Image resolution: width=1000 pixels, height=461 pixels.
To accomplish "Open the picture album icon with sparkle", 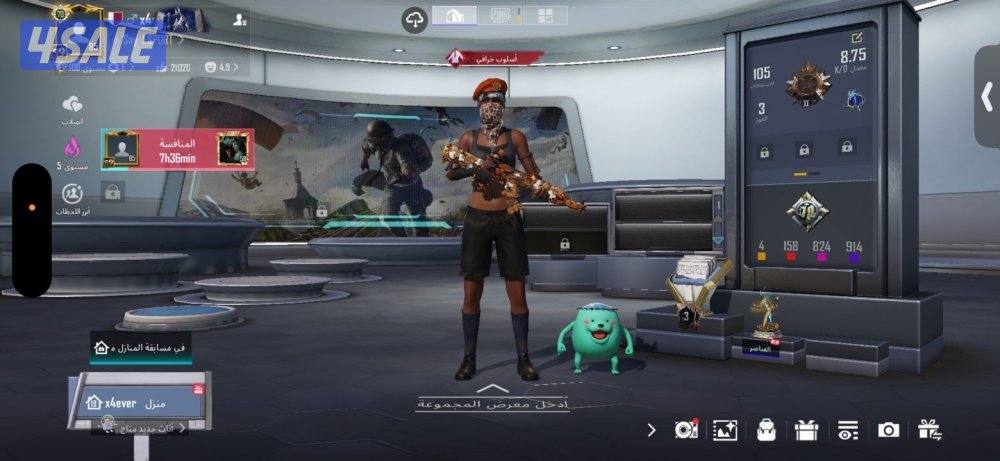I will click(724, 430).
